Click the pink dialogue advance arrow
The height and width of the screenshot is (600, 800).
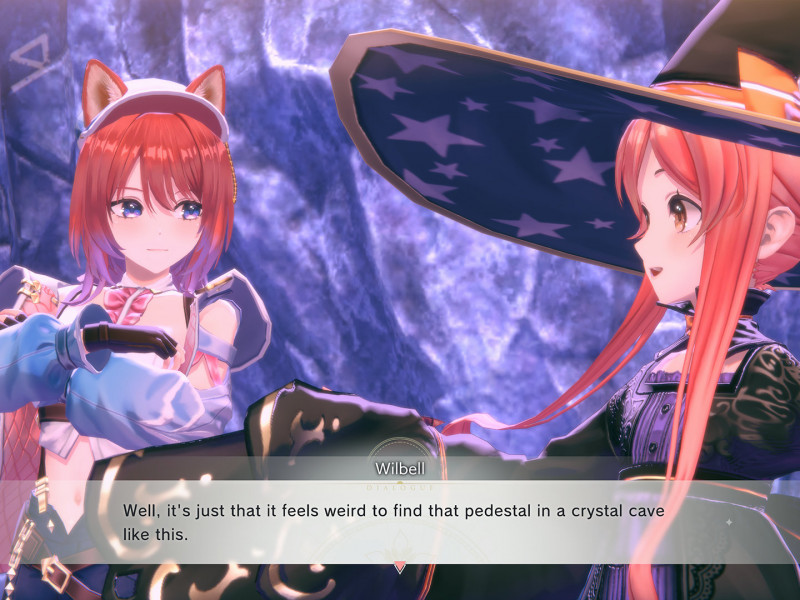pos(400,567)
